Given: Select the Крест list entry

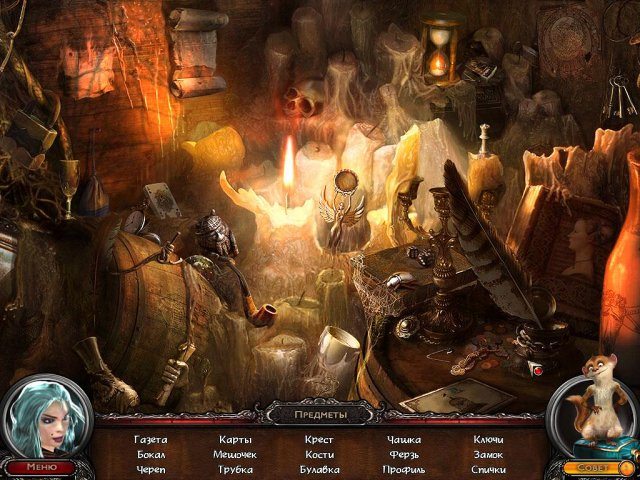Looking at the screenshot, I should [x=320, y=439].
